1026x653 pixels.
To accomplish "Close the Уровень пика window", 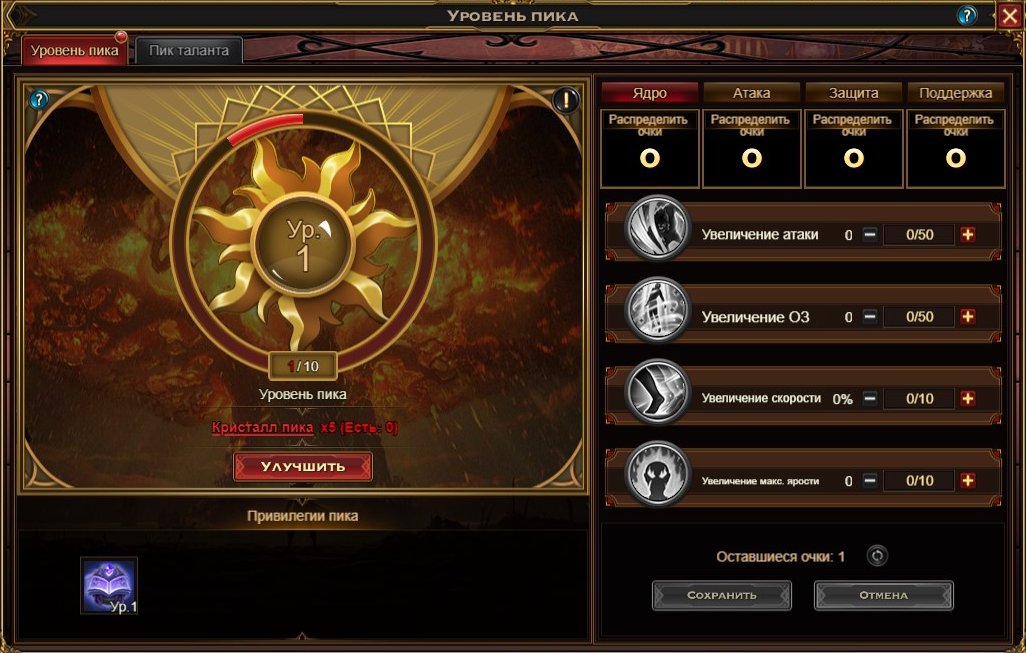I will (x=1008, y=15).
